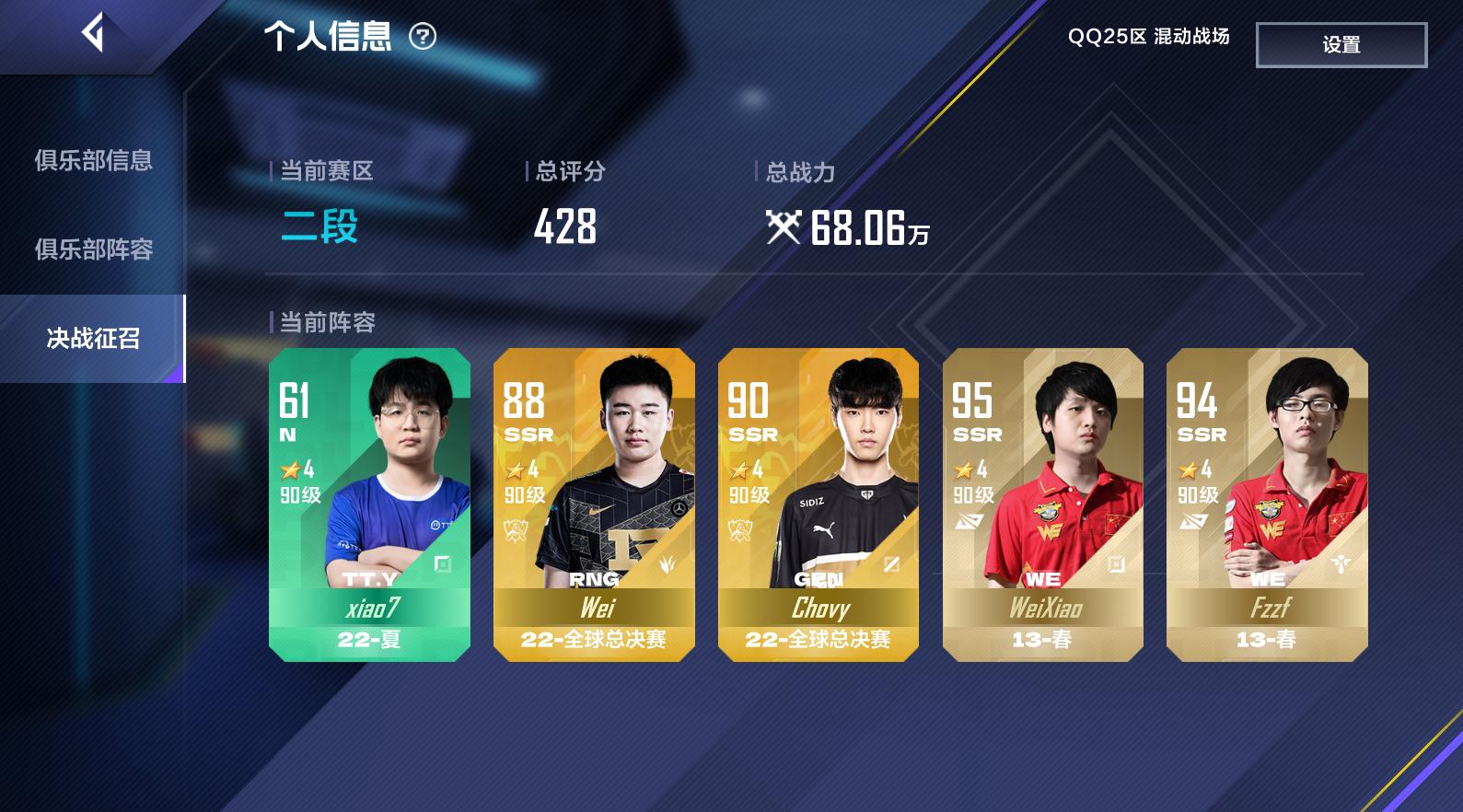The width and height of the screenshot is (1463, 812).
Task: Go back using the arrow button
Action: [92, 34]
